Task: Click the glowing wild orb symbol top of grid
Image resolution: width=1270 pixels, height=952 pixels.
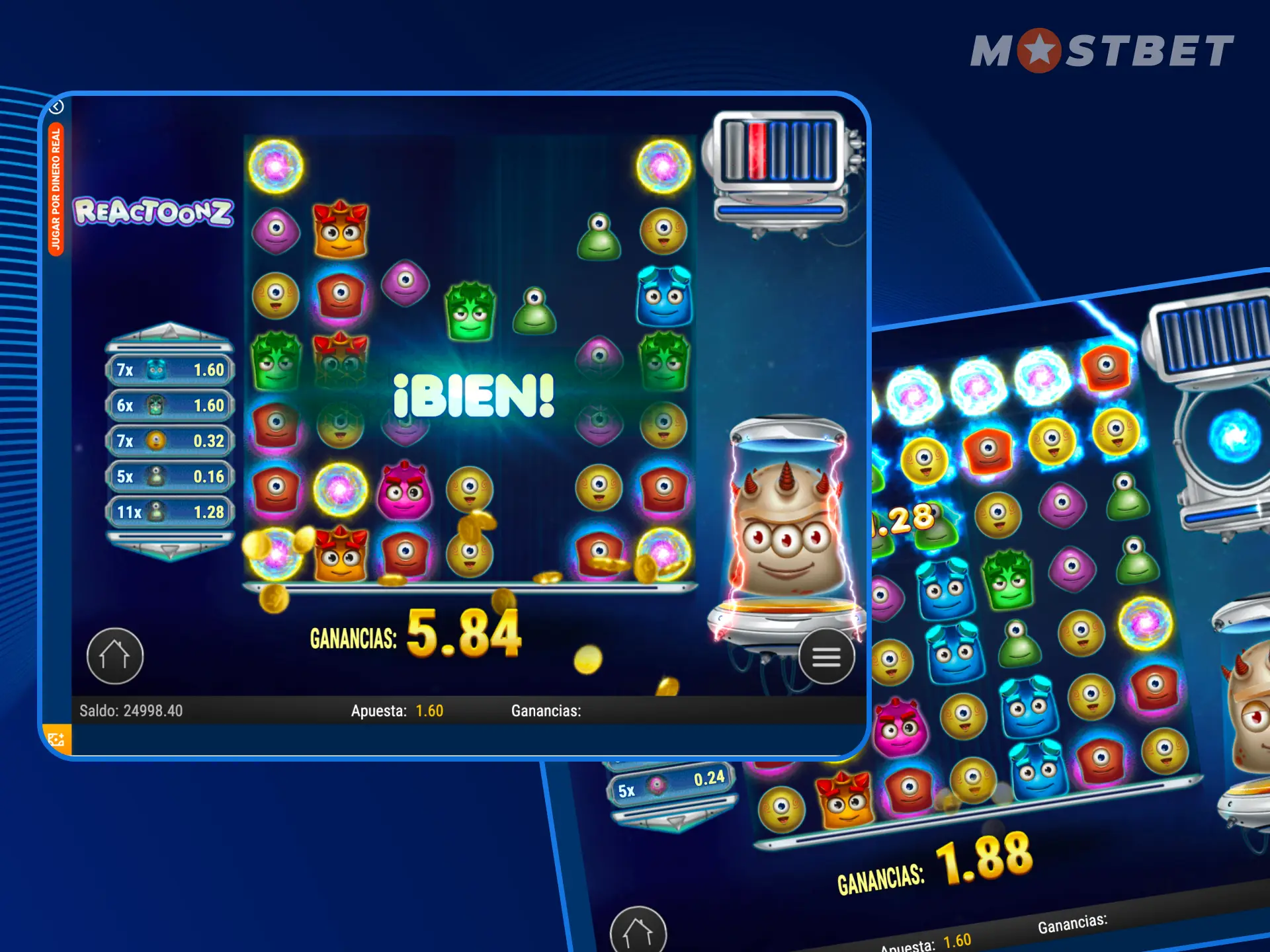Action: click(x=276, y=165)
